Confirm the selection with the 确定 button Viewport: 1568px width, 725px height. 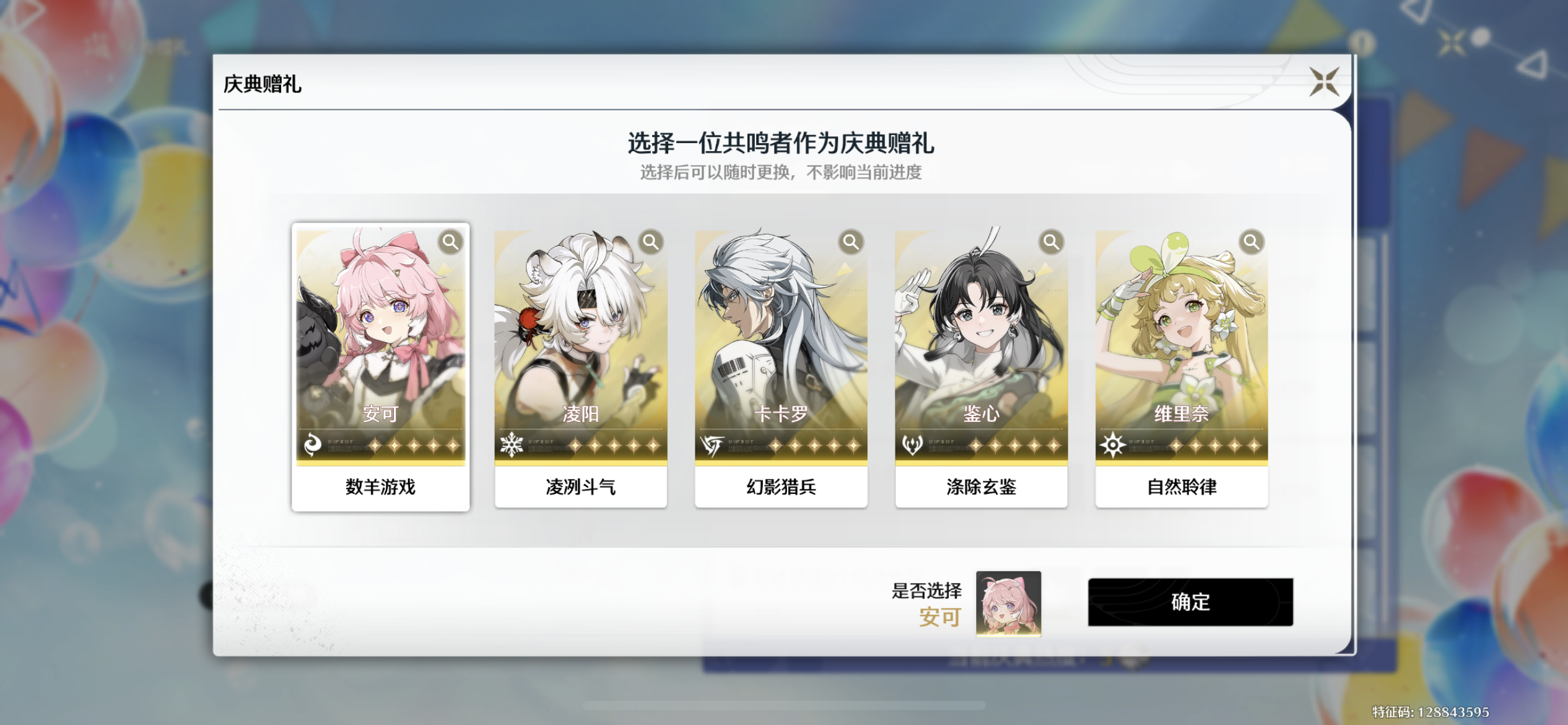point(1190,604)
